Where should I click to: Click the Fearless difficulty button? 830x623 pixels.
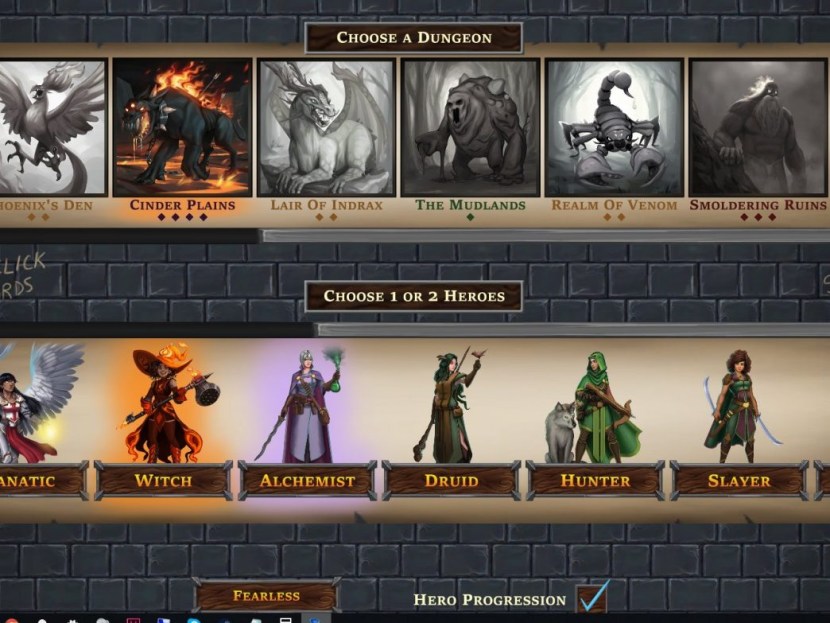coord(266,596)
